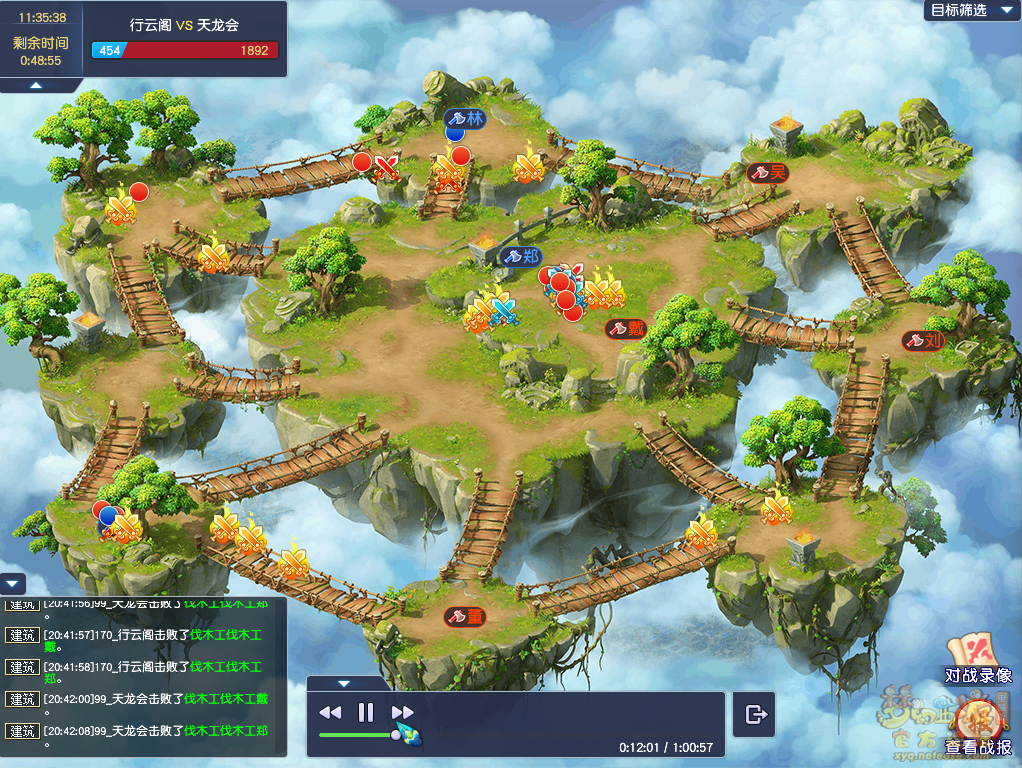Collapse the battle log panel

pos(13,583)
